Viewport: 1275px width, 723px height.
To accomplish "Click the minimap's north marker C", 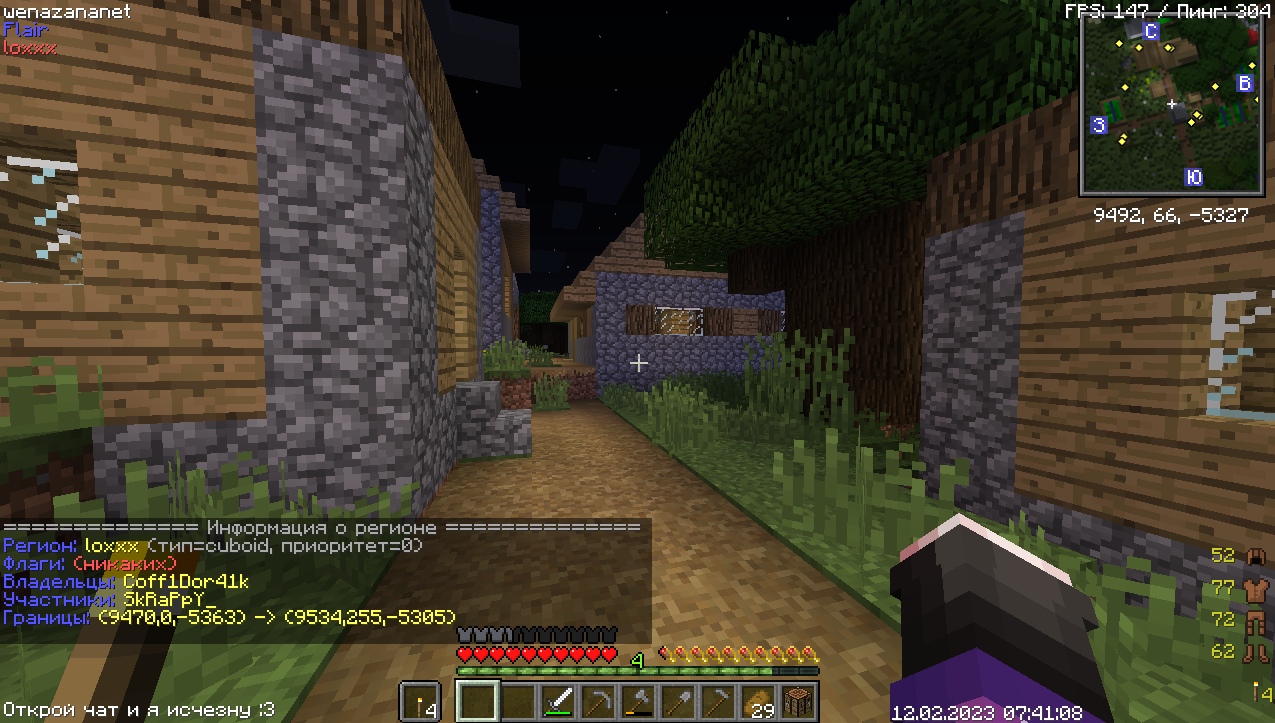I will tap(1151, 32).
